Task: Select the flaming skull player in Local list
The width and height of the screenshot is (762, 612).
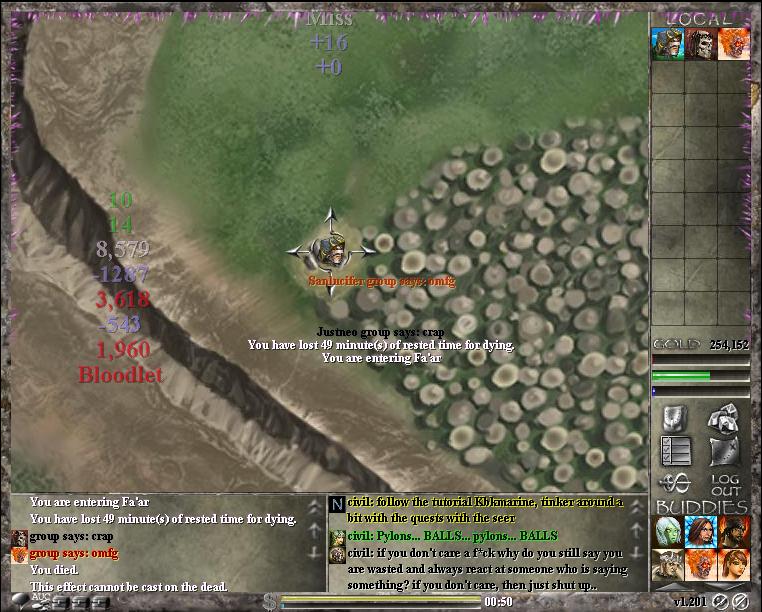Action: coord(733,45)
